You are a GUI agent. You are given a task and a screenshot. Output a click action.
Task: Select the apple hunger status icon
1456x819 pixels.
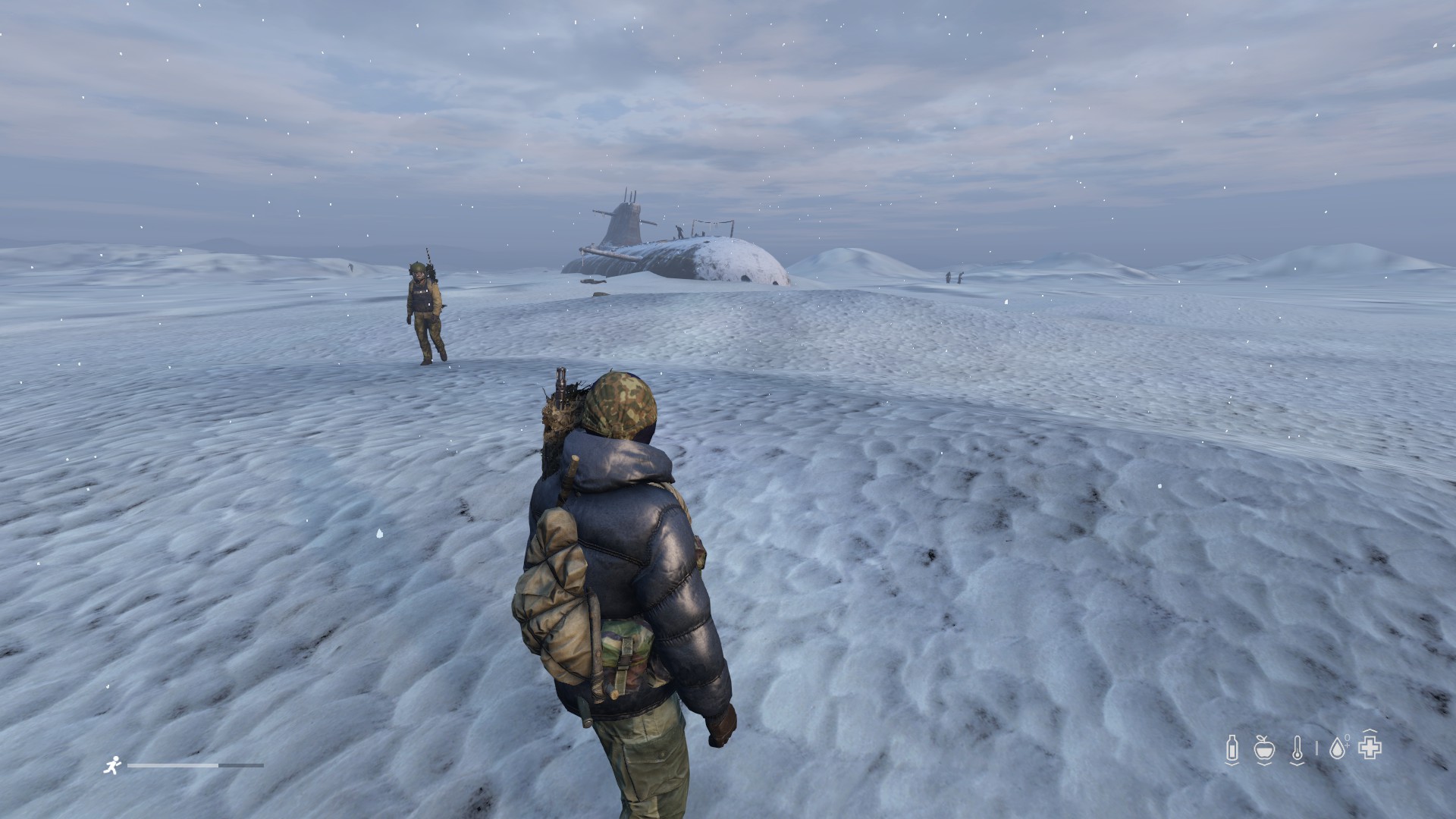(x=1263, y=749)
